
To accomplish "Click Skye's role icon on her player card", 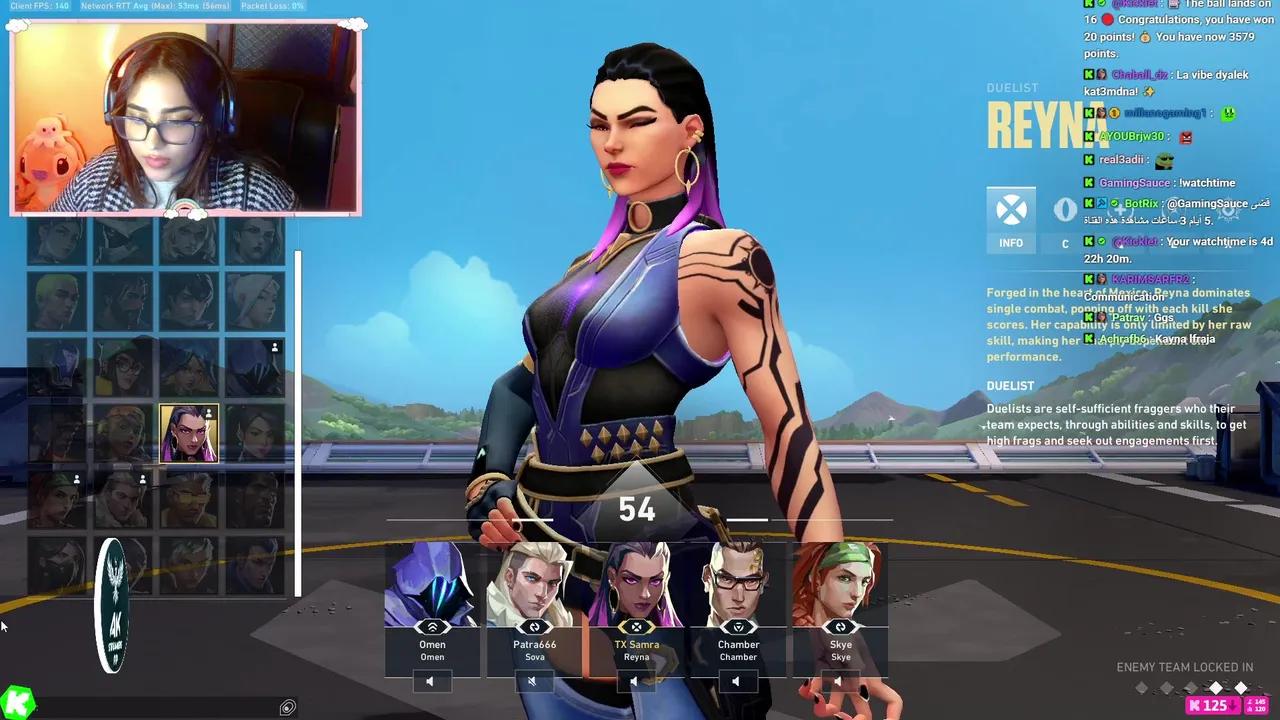I will point(840,627).
